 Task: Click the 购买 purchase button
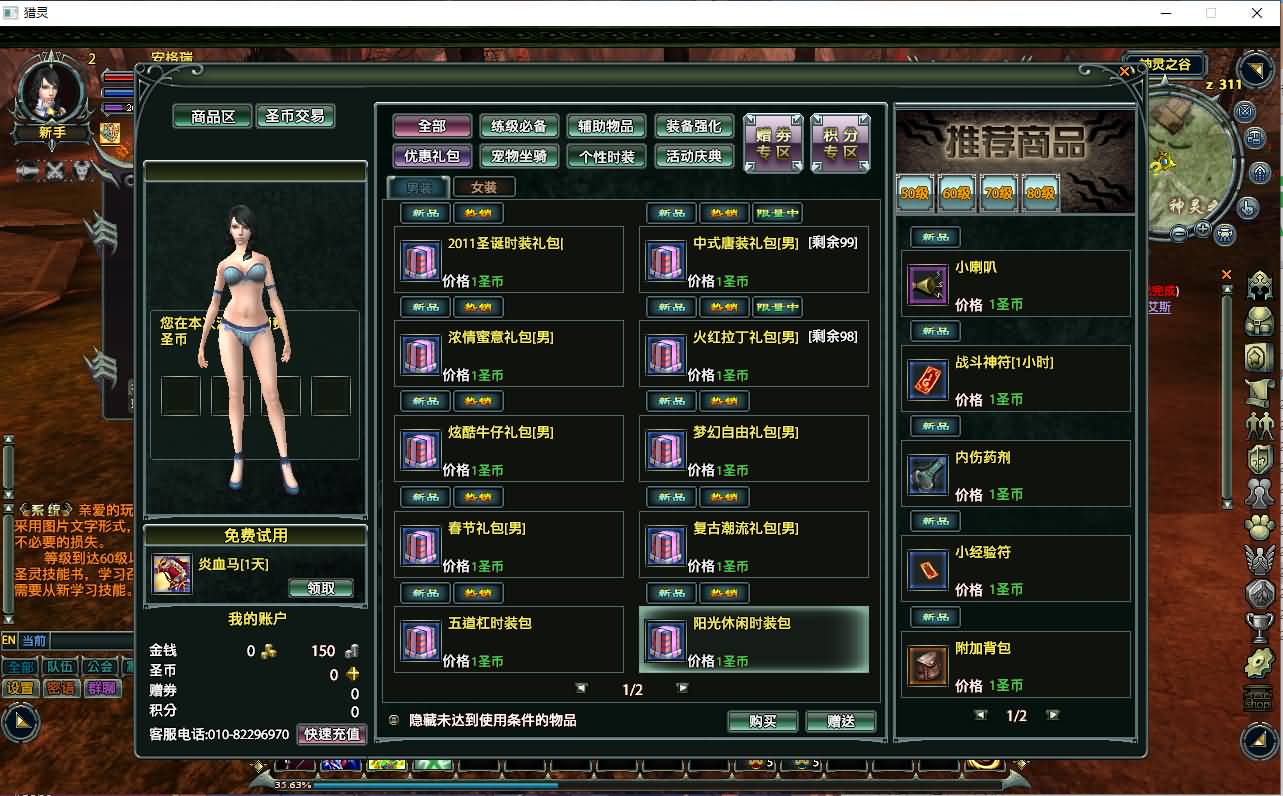point(763,721)
